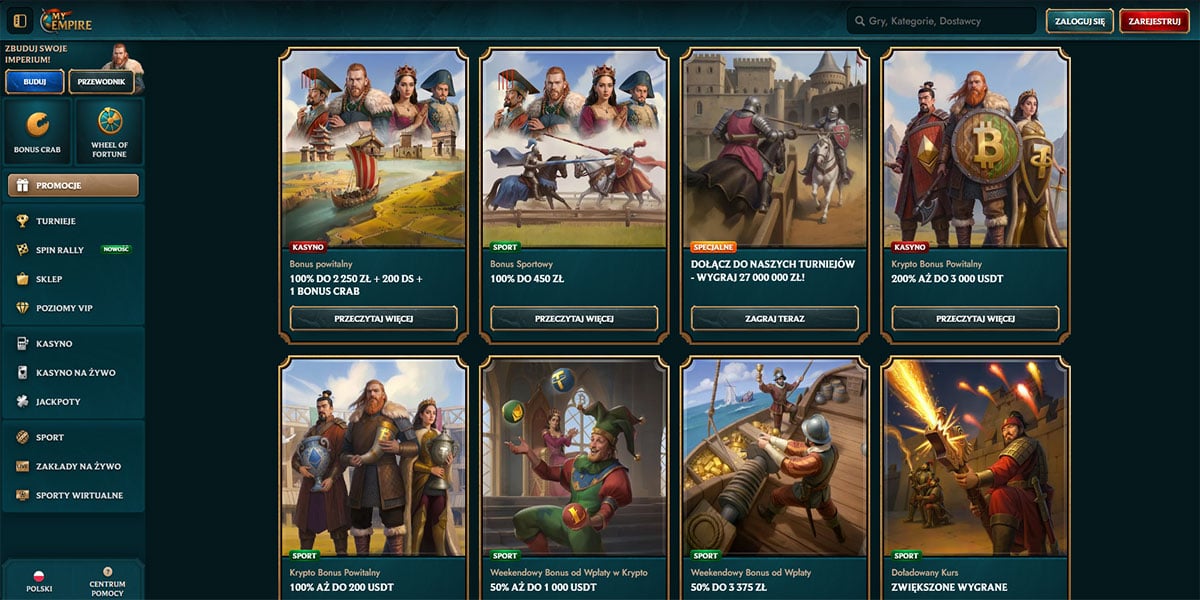
Task: Open the Bonus Crab tile
Action: point(37,131)
